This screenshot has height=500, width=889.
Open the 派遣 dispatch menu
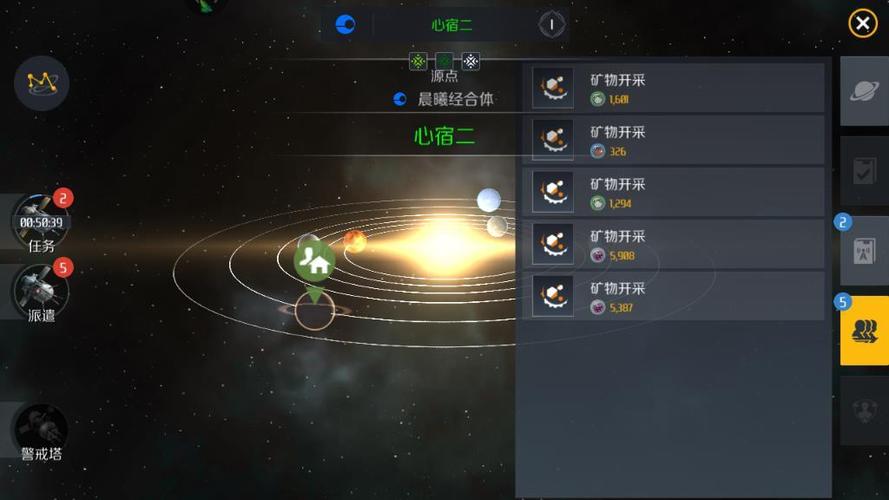click(41, 294)
